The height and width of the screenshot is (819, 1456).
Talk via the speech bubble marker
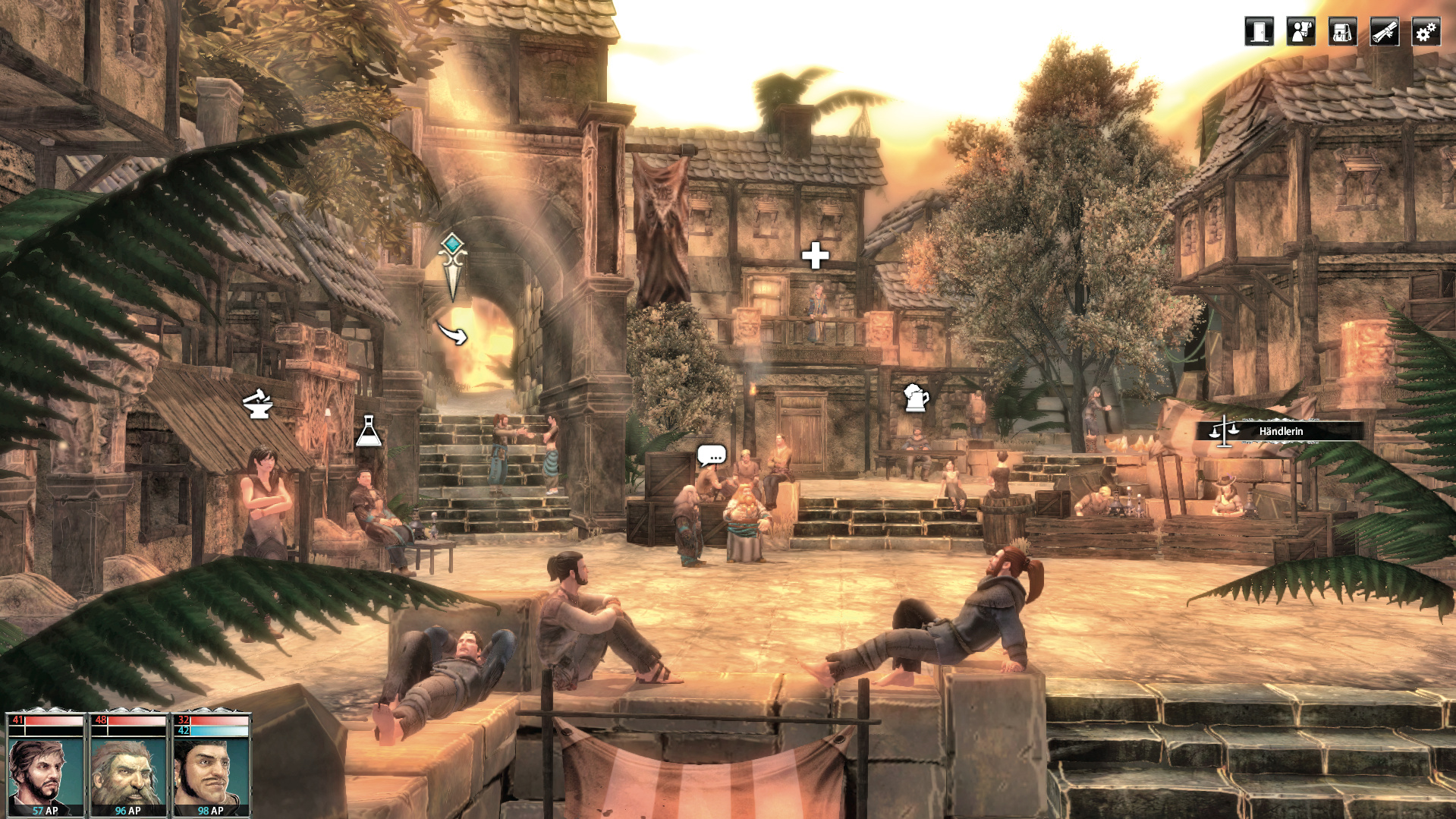click(711, 455)
